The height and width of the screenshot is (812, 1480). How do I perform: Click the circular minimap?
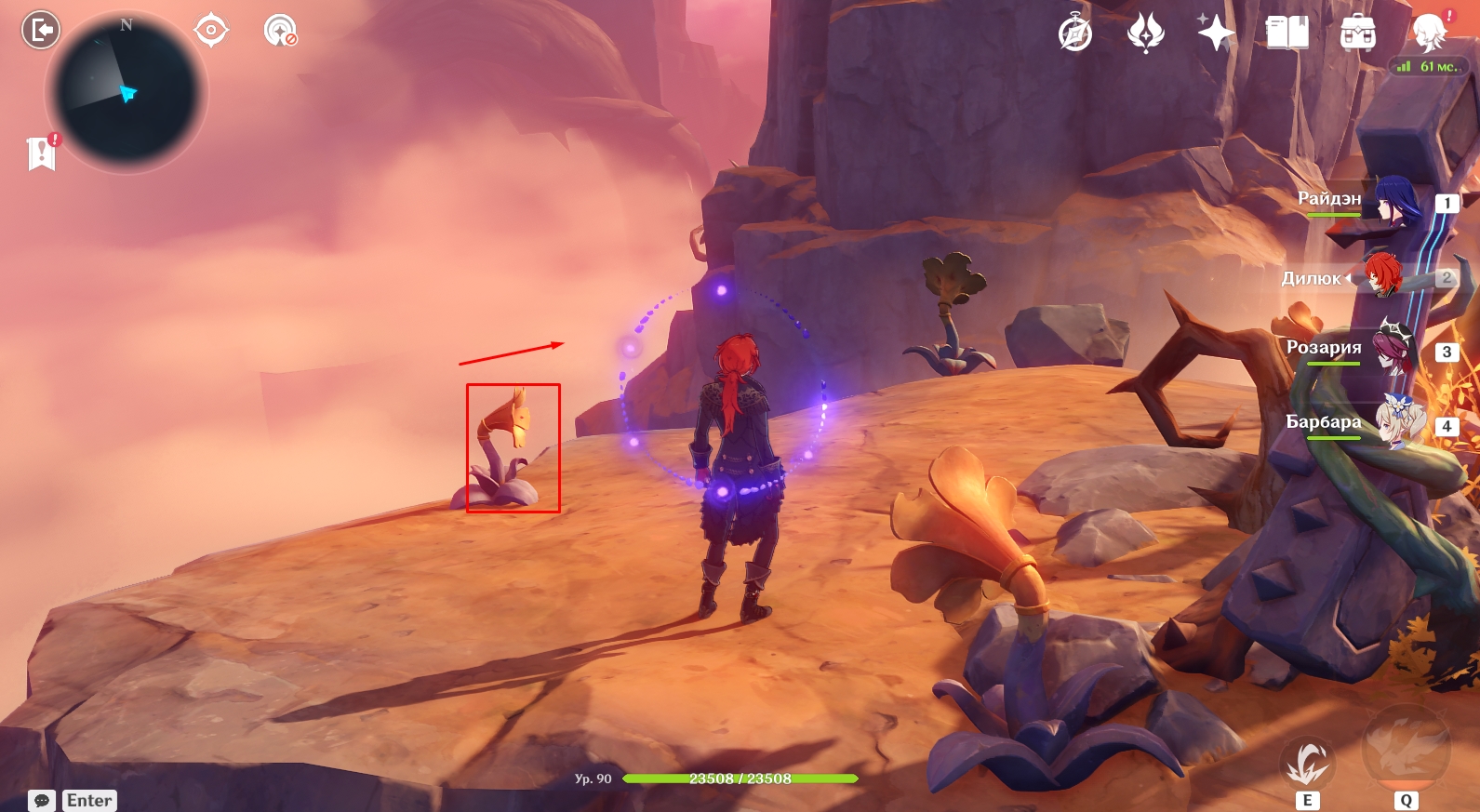(x=126, y=92)
